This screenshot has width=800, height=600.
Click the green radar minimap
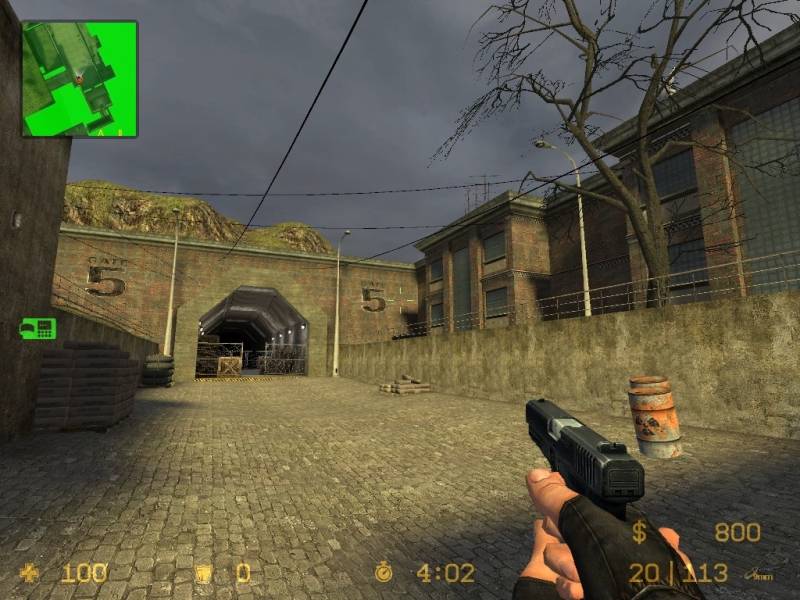tap(80, 79)
